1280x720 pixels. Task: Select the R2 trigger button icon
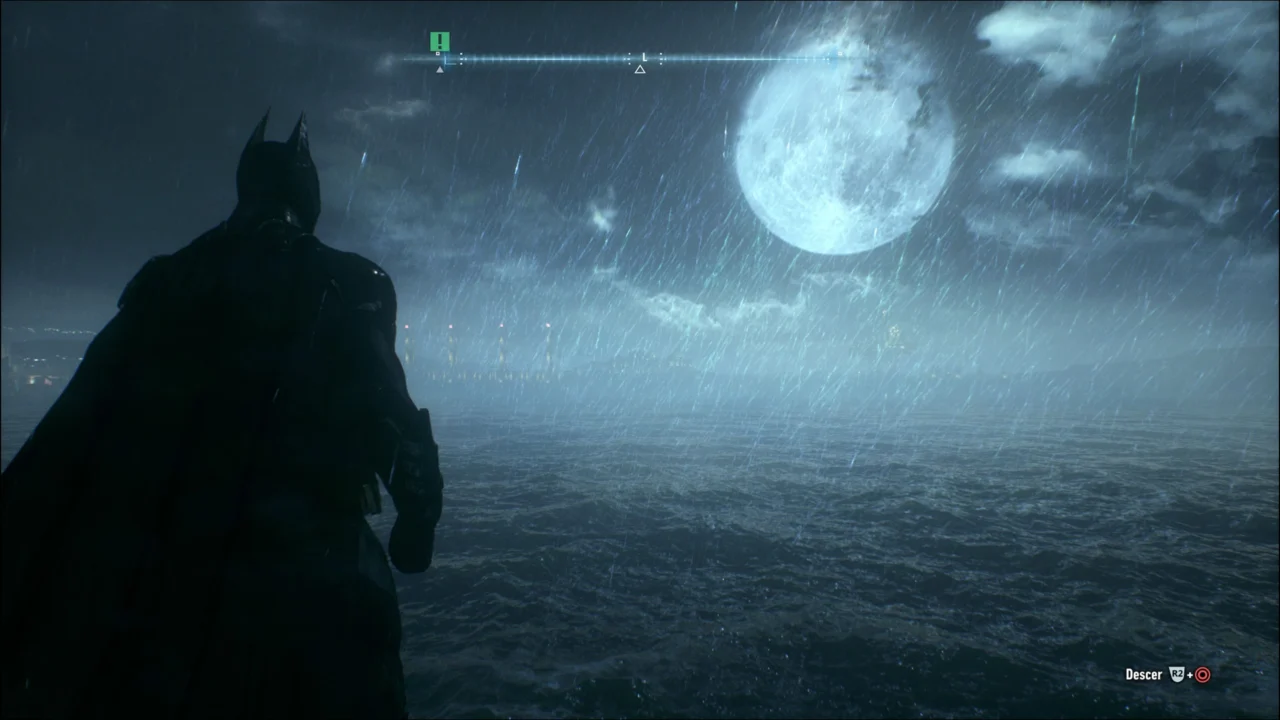click(1177, 674)
